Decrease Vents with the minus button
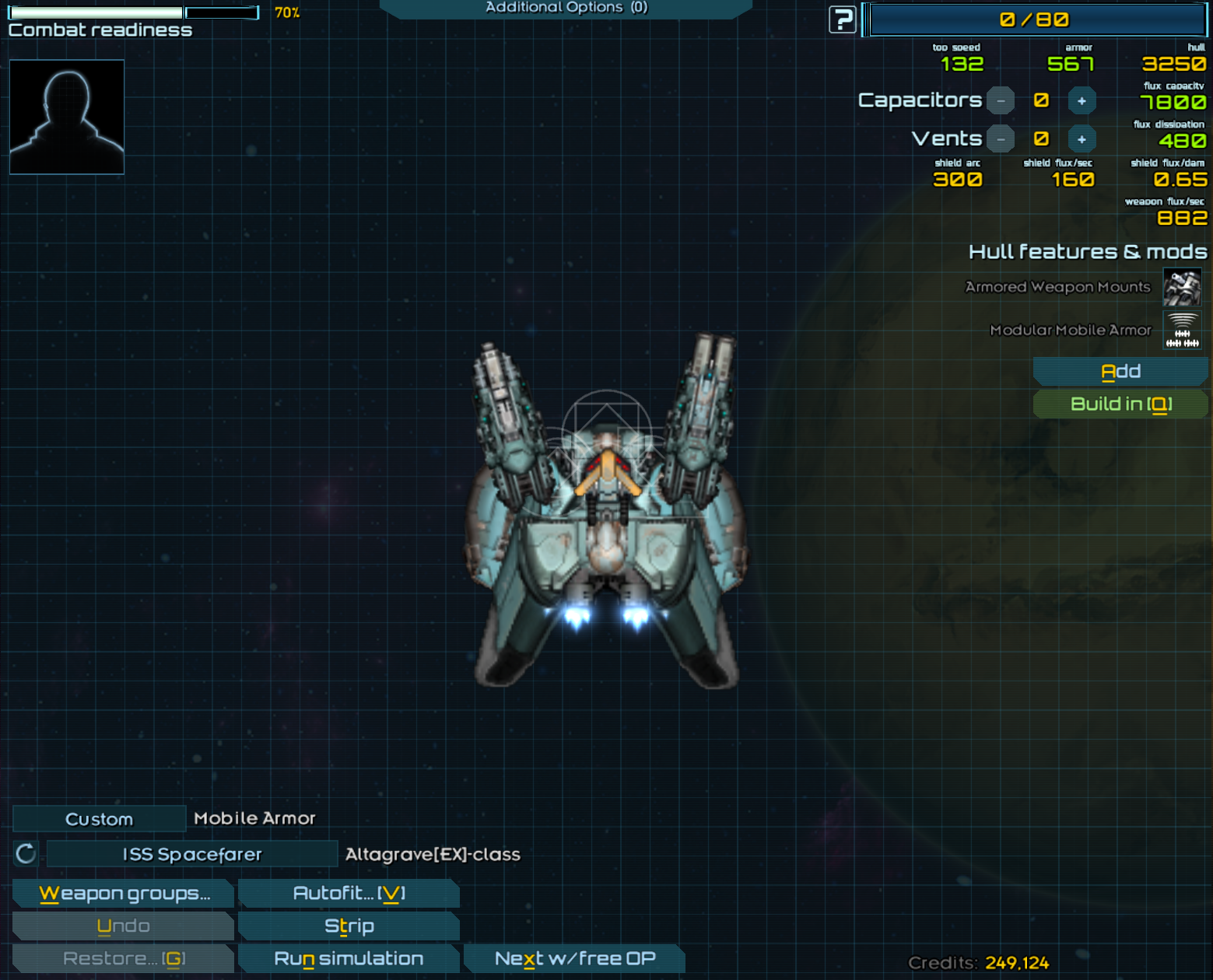The width and height of the screenshot is (1213, 980). point(1001,139)
